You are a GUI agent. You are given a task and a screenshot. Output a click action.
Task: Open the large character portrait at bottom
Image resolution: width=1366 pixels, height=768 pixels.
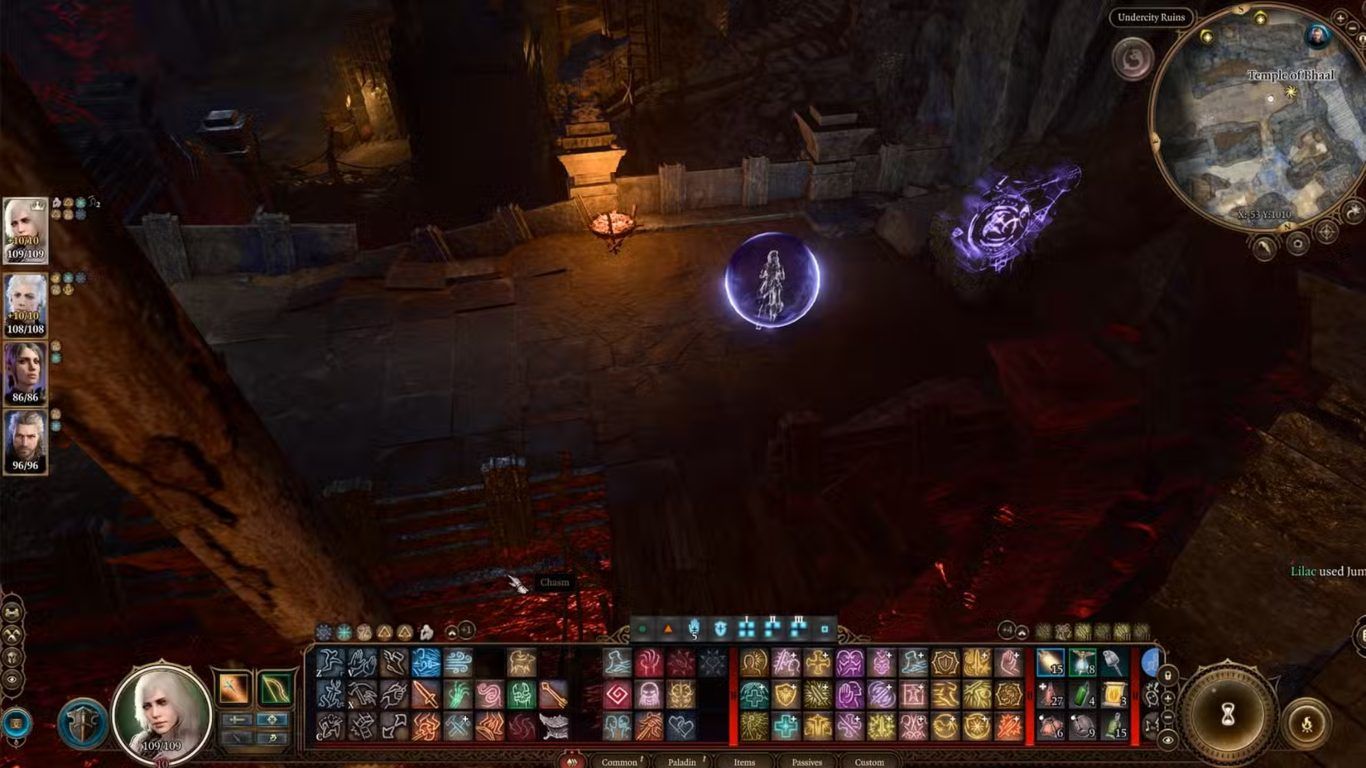160,712
